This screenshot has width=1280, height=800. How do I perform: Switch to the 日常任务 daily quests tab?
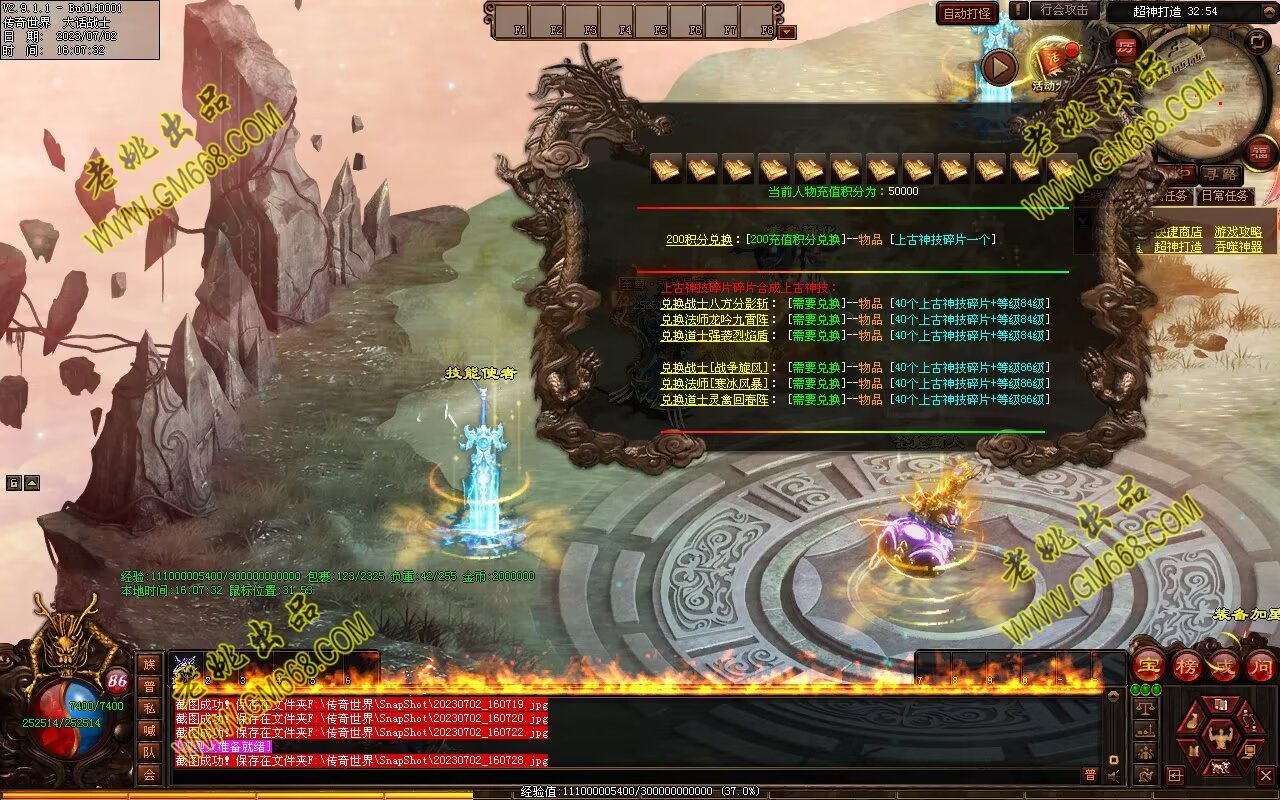tap(1224, 196)
